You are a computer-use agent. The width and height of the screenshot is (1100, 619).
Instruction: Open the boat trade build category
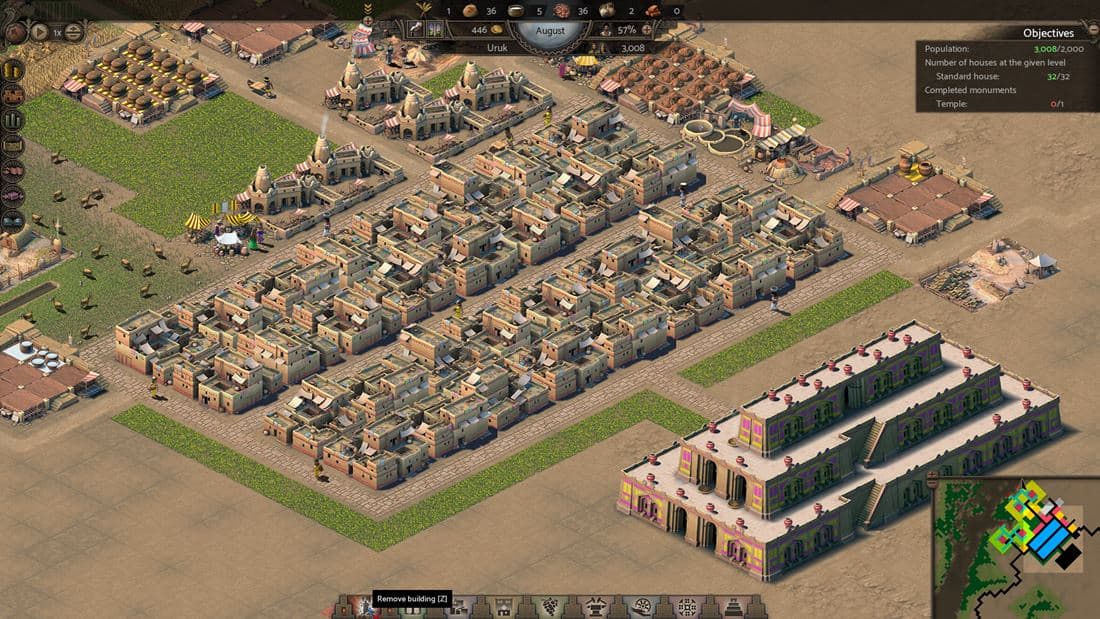[x=642, y=607]
